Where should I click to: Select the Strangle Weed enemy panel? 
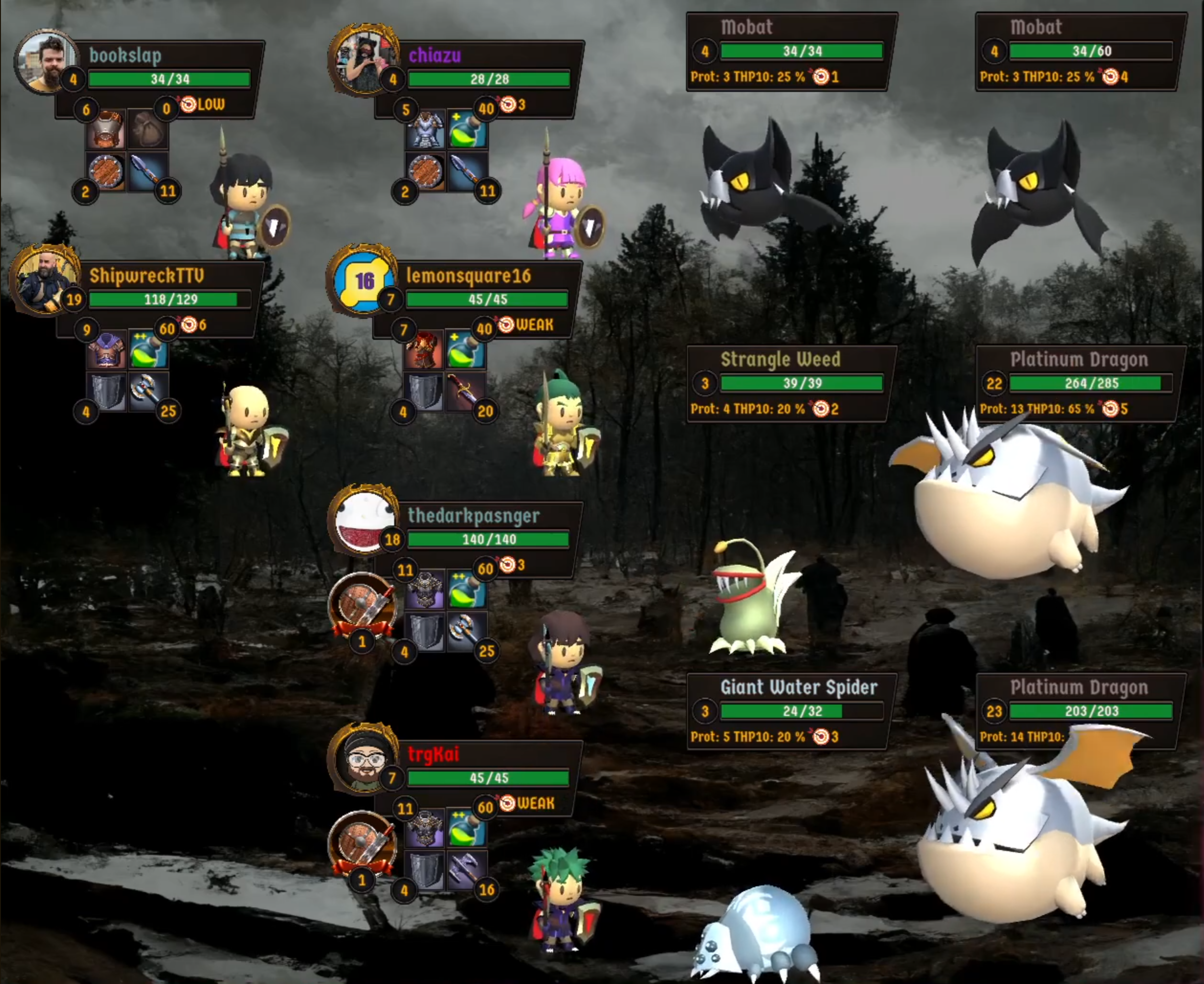[x=791, y=383]
